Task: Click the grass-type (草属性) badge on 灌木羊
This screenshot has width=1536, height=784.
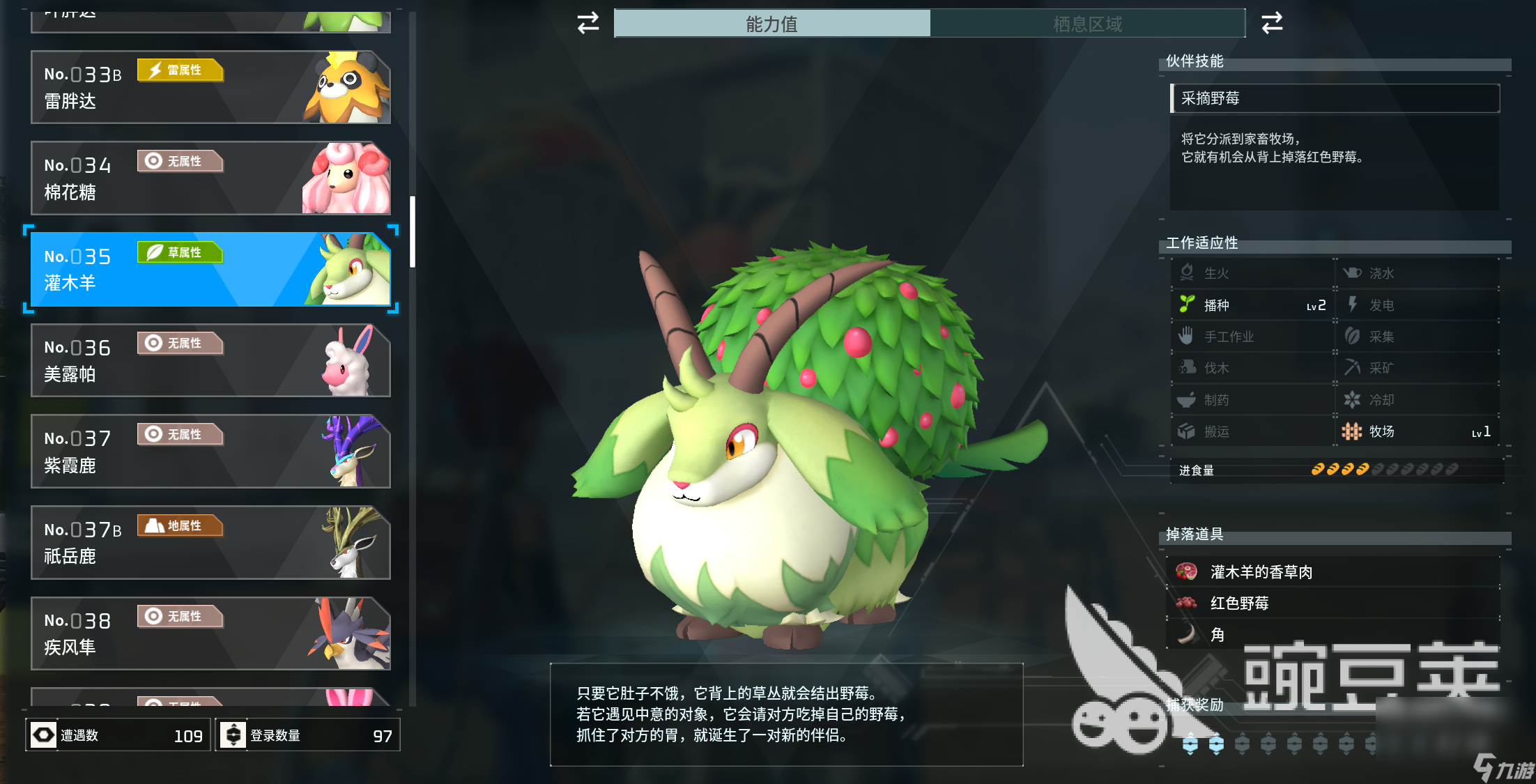Action: pyautogui.click(x=181, y=252)
